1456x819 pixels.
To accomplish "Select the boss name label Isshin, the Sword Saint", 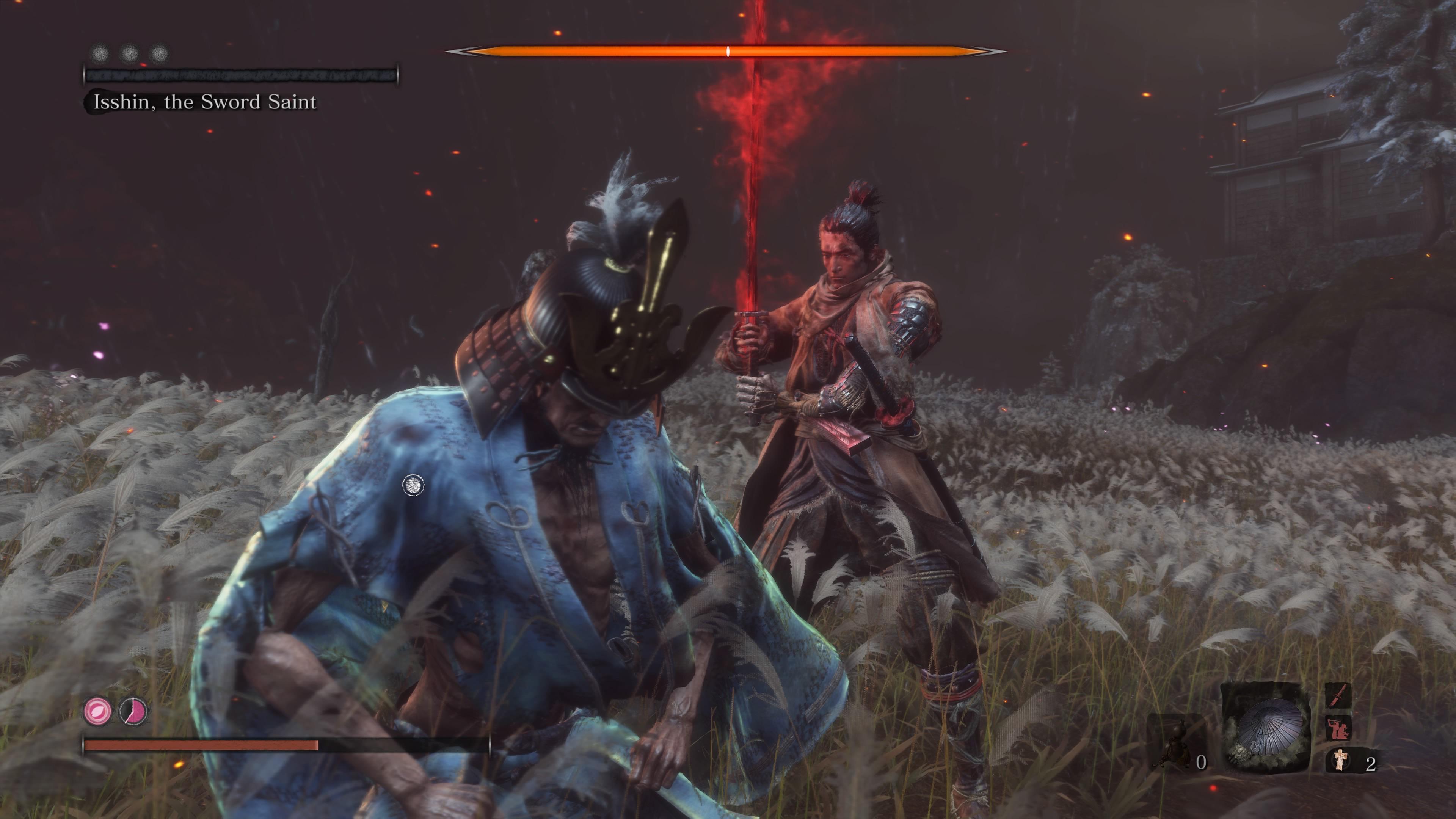I will (204, 102).
